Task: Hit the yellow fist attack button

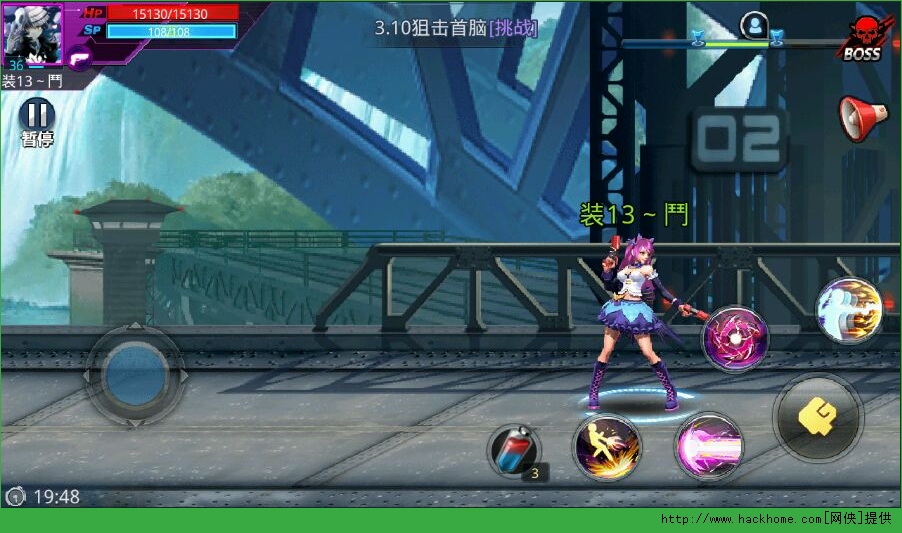Action: click(x=818, y=417)
